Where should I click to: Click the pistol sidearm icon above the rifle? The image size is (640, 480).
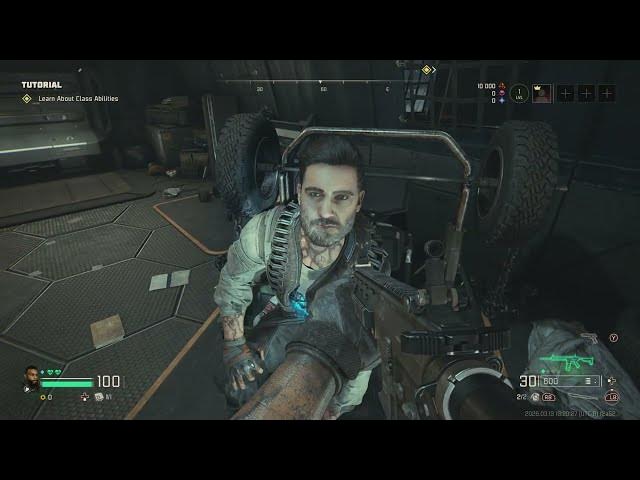(592, 338)
